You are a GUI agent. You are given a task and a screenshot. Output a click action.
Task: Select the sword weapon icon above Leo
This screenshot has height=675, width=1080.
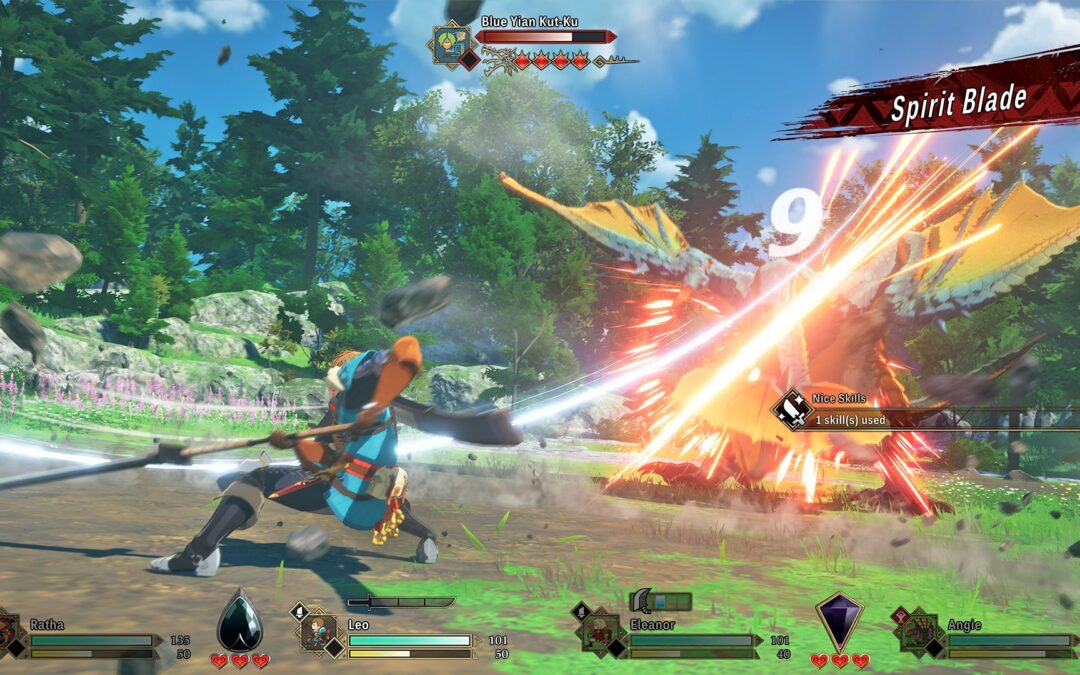(400, 602)
